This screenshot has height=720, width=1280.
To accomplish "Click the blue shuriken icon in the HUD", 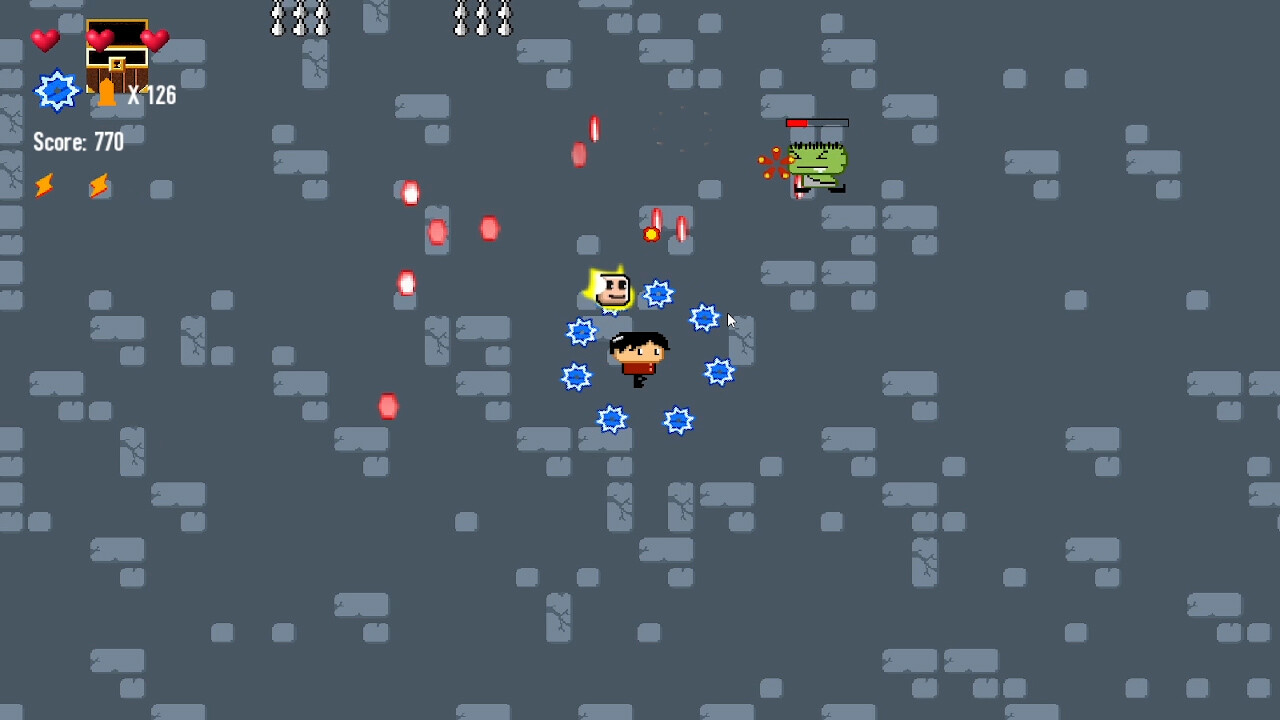I will [x=57, y=90].
